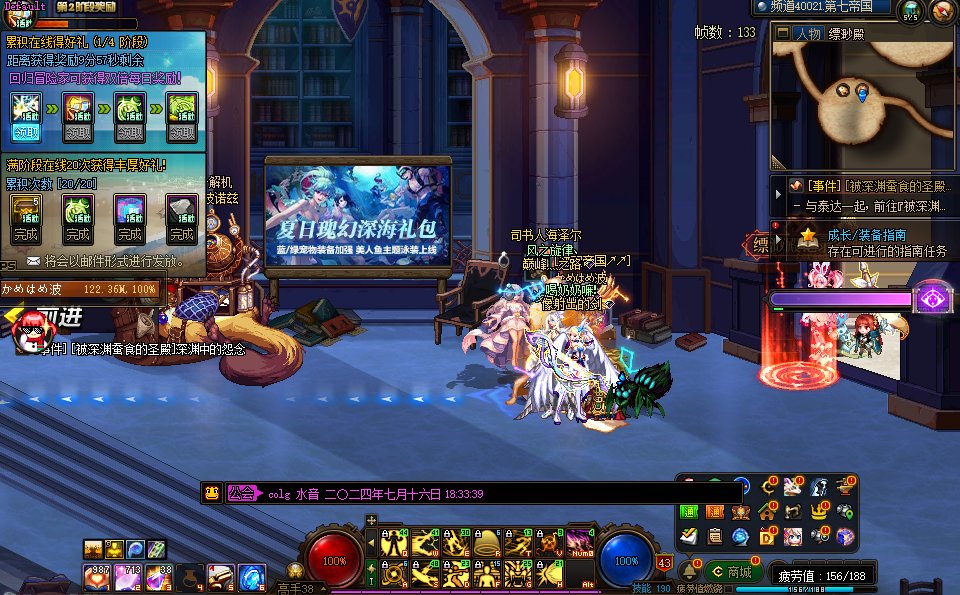Open the pink-haired girl avatar menu icon
This screenshot has height=595, width=960.
[x=793, y=537]
